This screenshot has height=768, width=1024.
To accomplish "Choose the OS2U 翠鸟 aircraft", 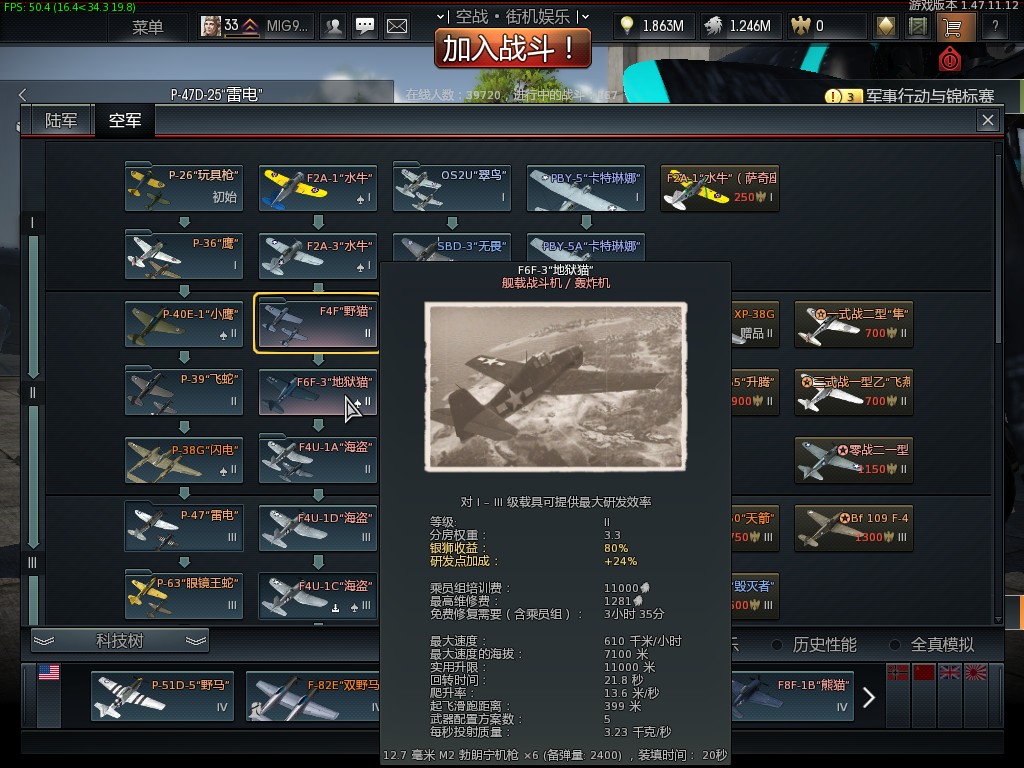I will [451, 187].
